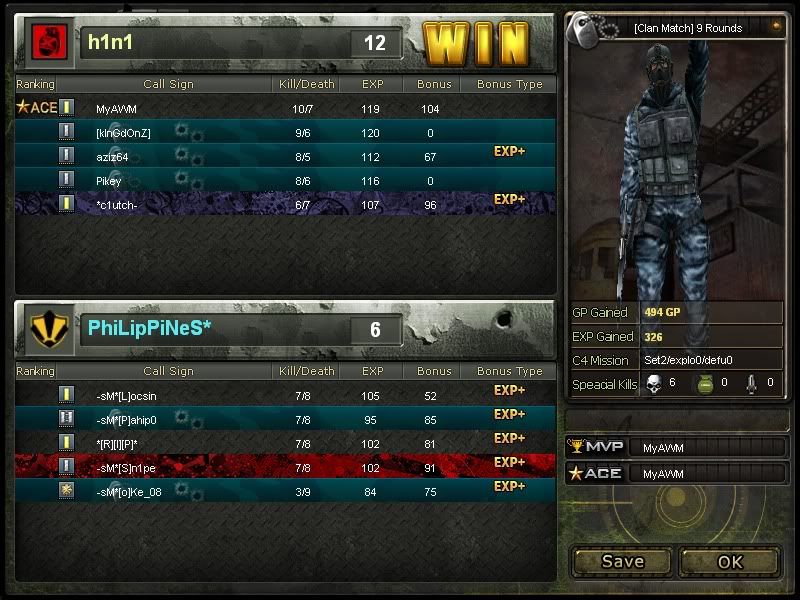Confirm results with the OK button
The width and height of the screenshot is (800, 600).
click(730, 561)
